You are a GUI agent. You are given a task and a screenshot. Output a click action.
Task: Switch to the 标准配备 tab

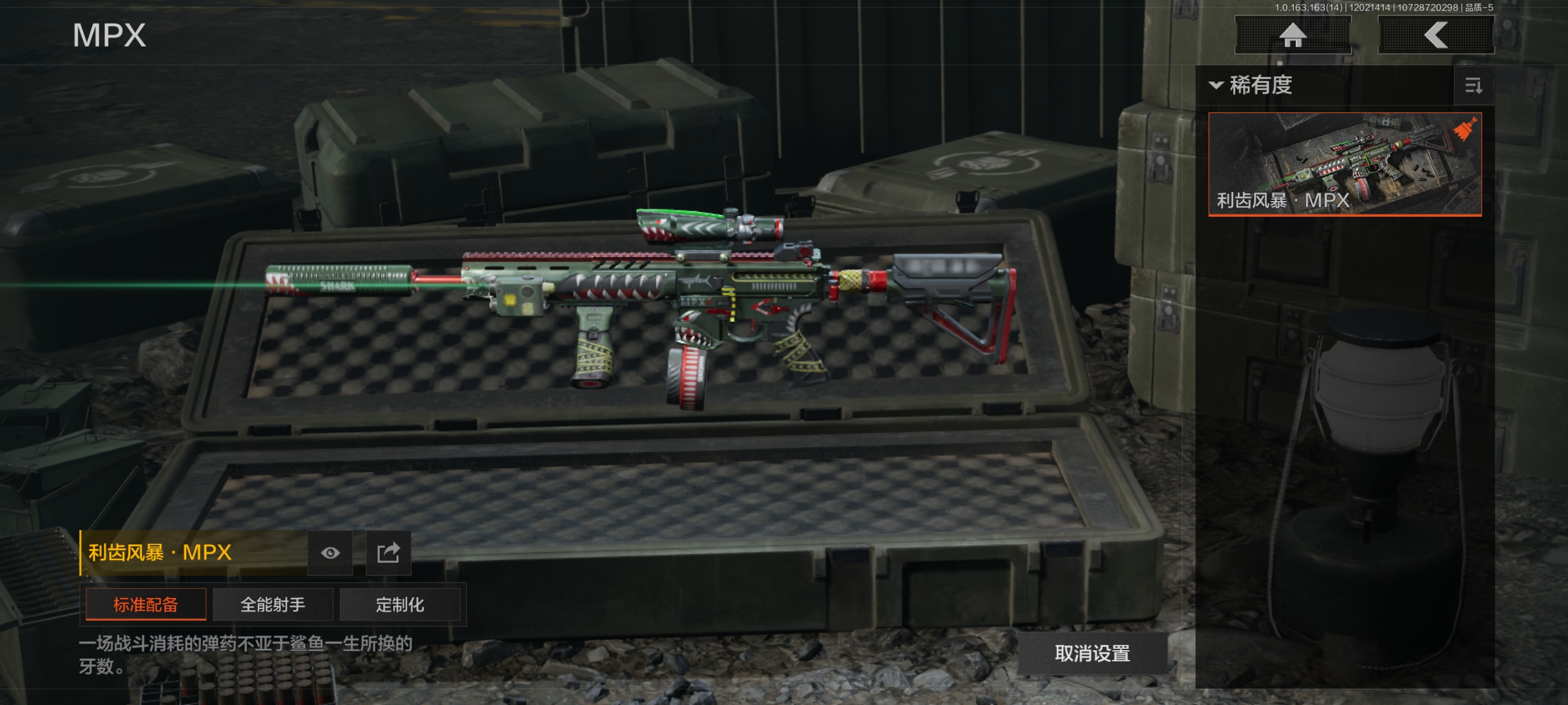point(146,604)
